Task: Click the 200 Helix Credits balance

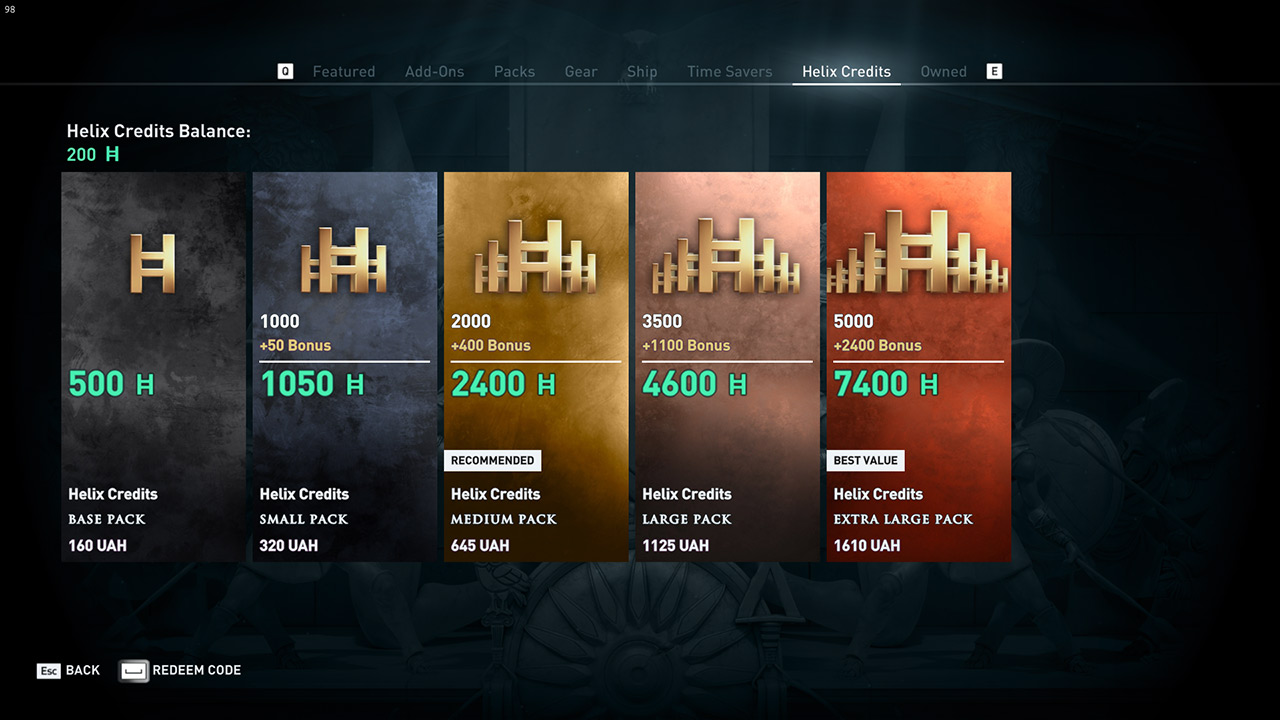Action: pyautogui.click(x=93, y=154)
